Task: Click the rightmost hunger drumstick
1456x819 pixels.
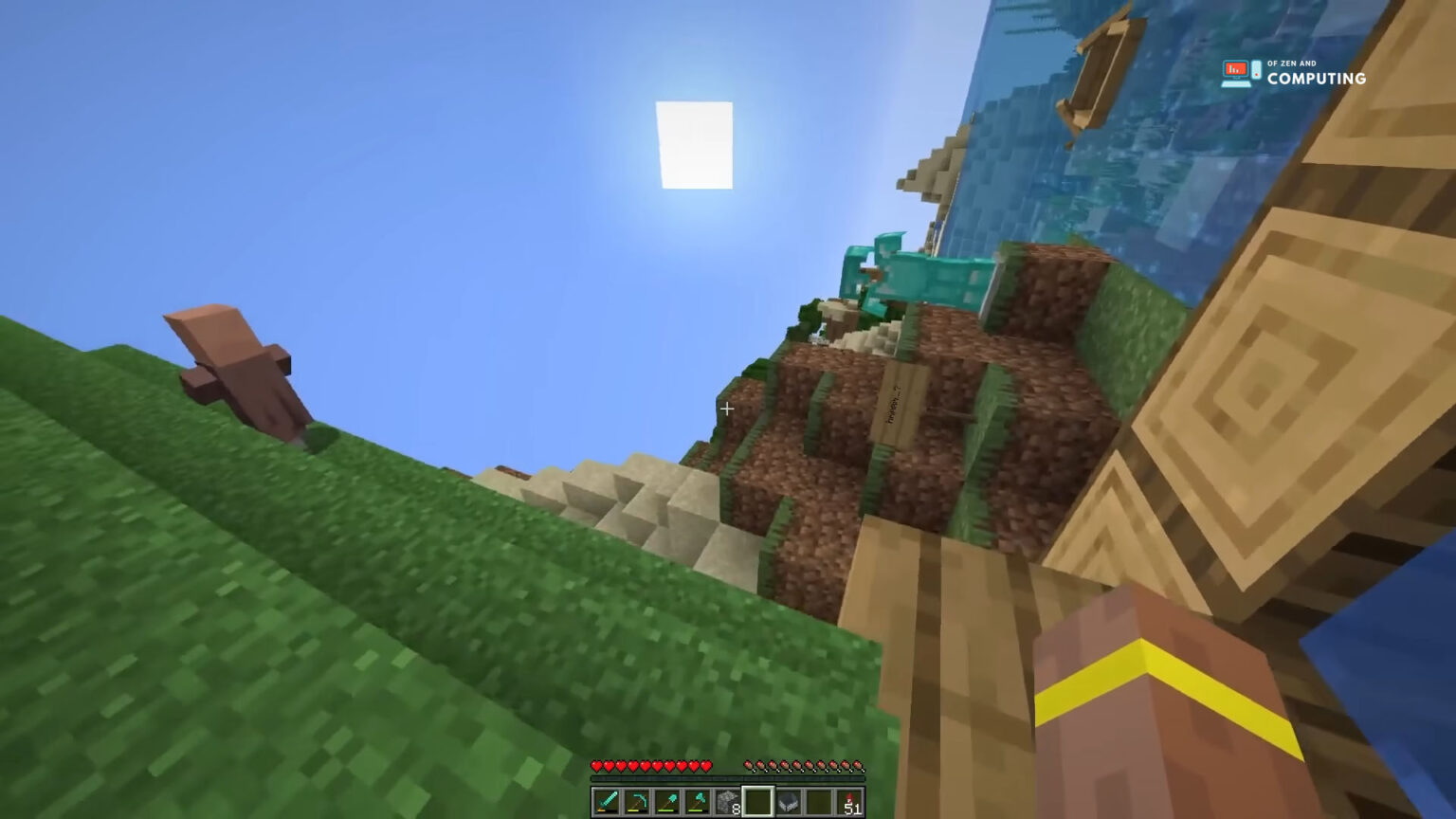Action: [x=858, y=765]
